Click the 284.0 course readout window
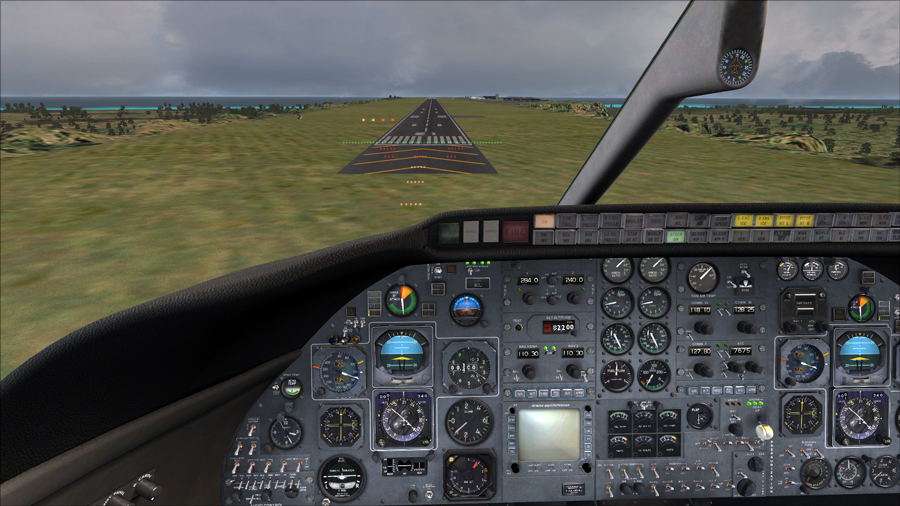 coord(528,280)
